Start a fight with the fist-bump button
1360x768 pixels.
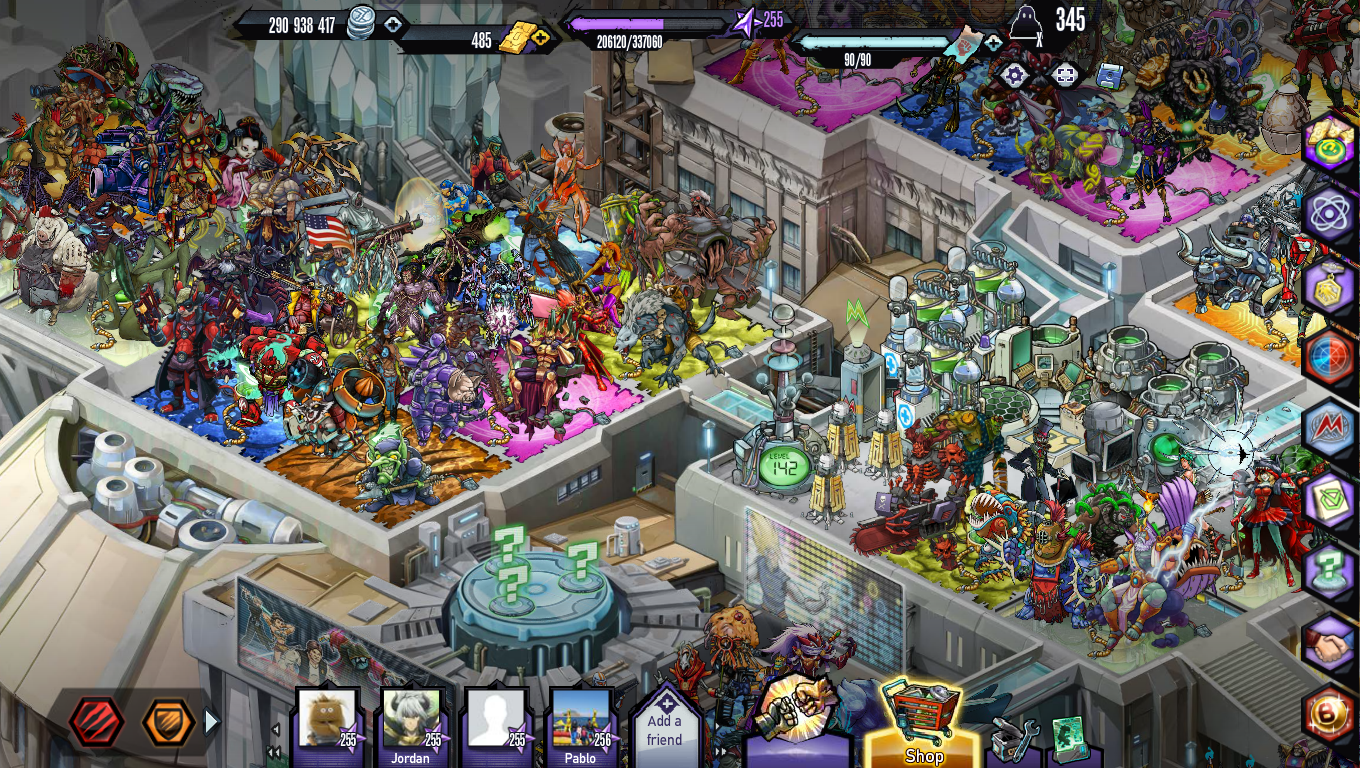(x=797, y=712)
